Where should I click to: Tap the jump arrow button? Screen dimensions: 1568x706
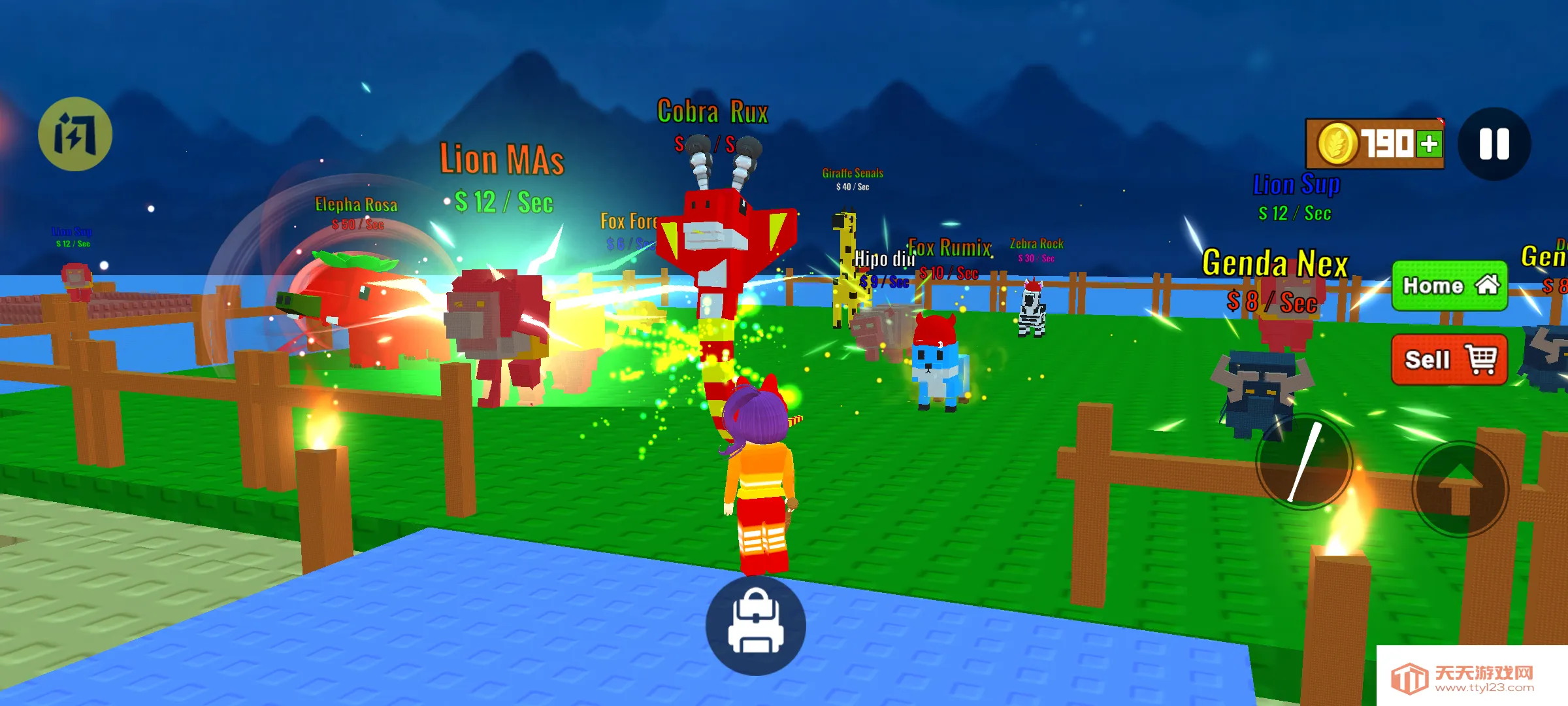click(x=1461, y=490)
